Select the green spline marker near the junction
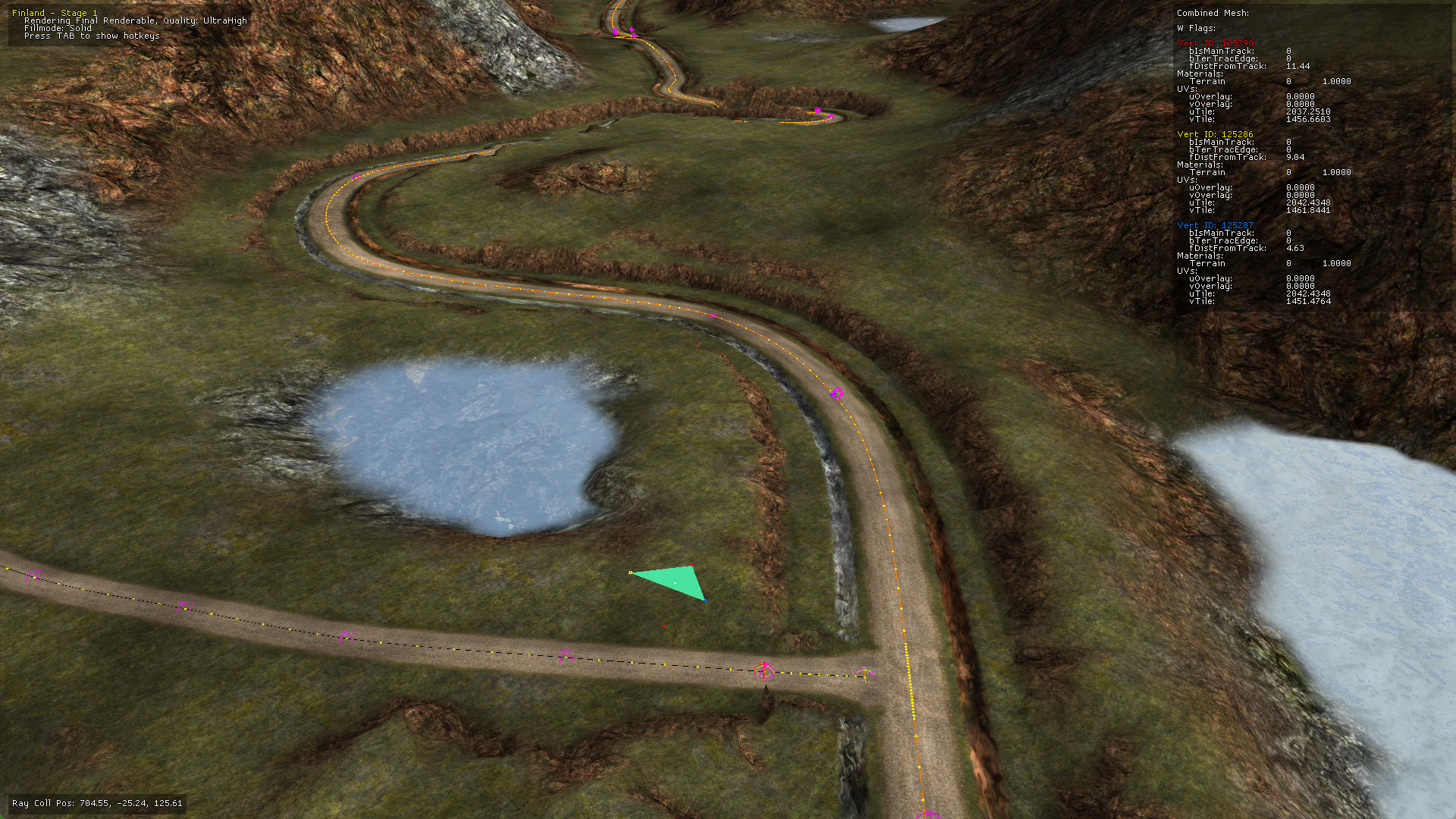1456x819 pixels. coord(864,672)
